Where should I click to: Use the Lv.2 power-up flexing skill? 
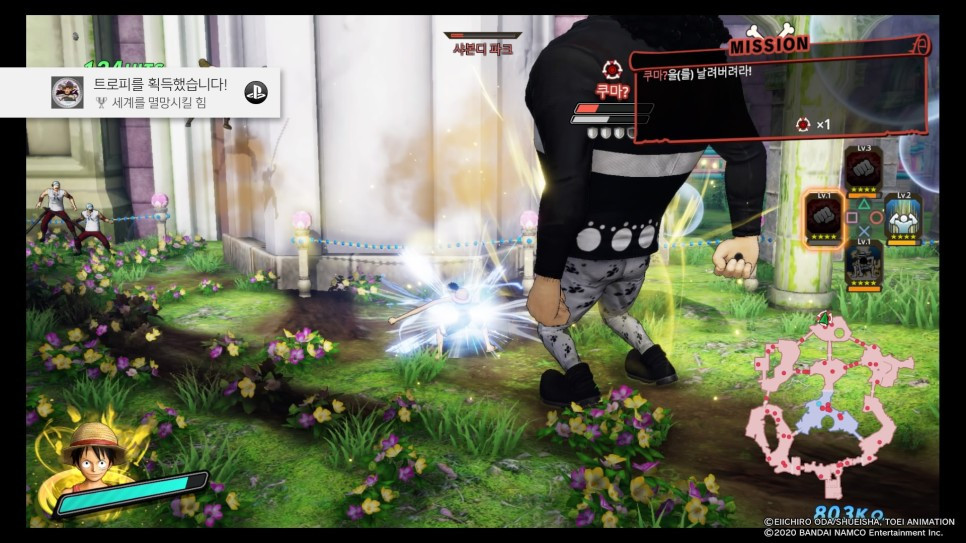click(903, 217)
